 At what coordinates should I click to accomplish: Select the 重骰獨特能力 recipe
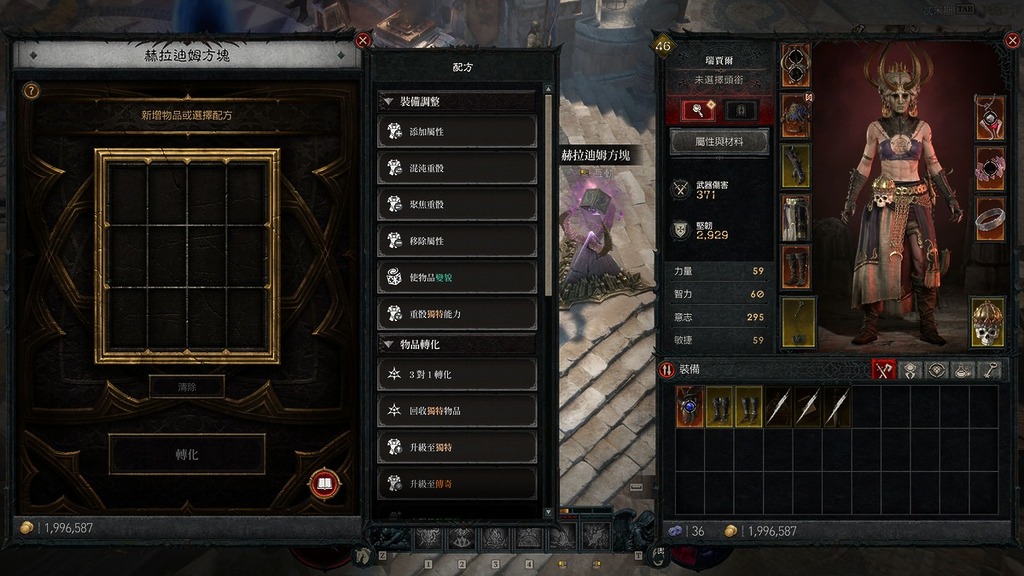pyautogui.click(x=457, y=314)
